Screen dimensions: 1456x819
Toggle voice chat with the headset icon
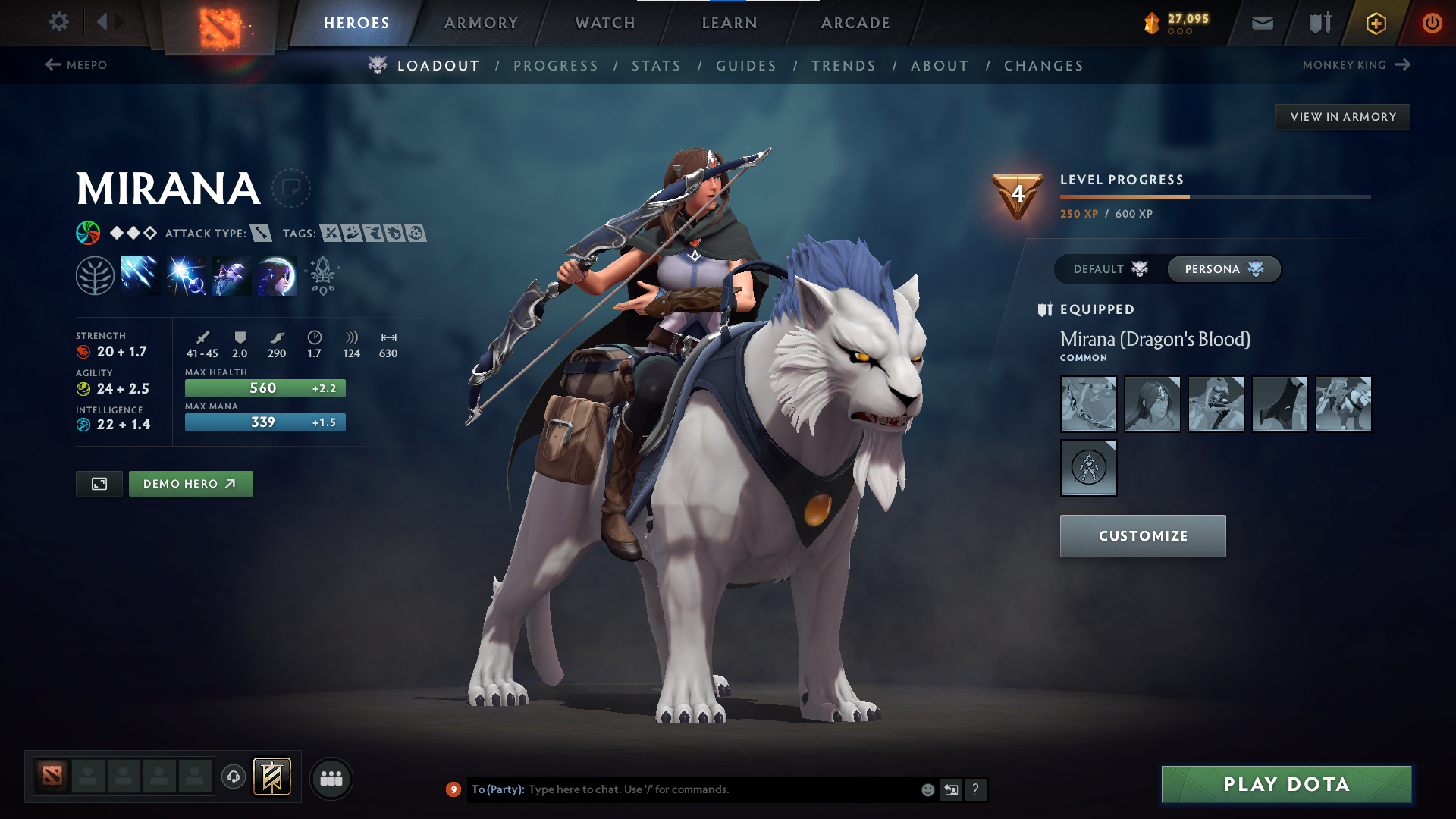tap(233, 777)
